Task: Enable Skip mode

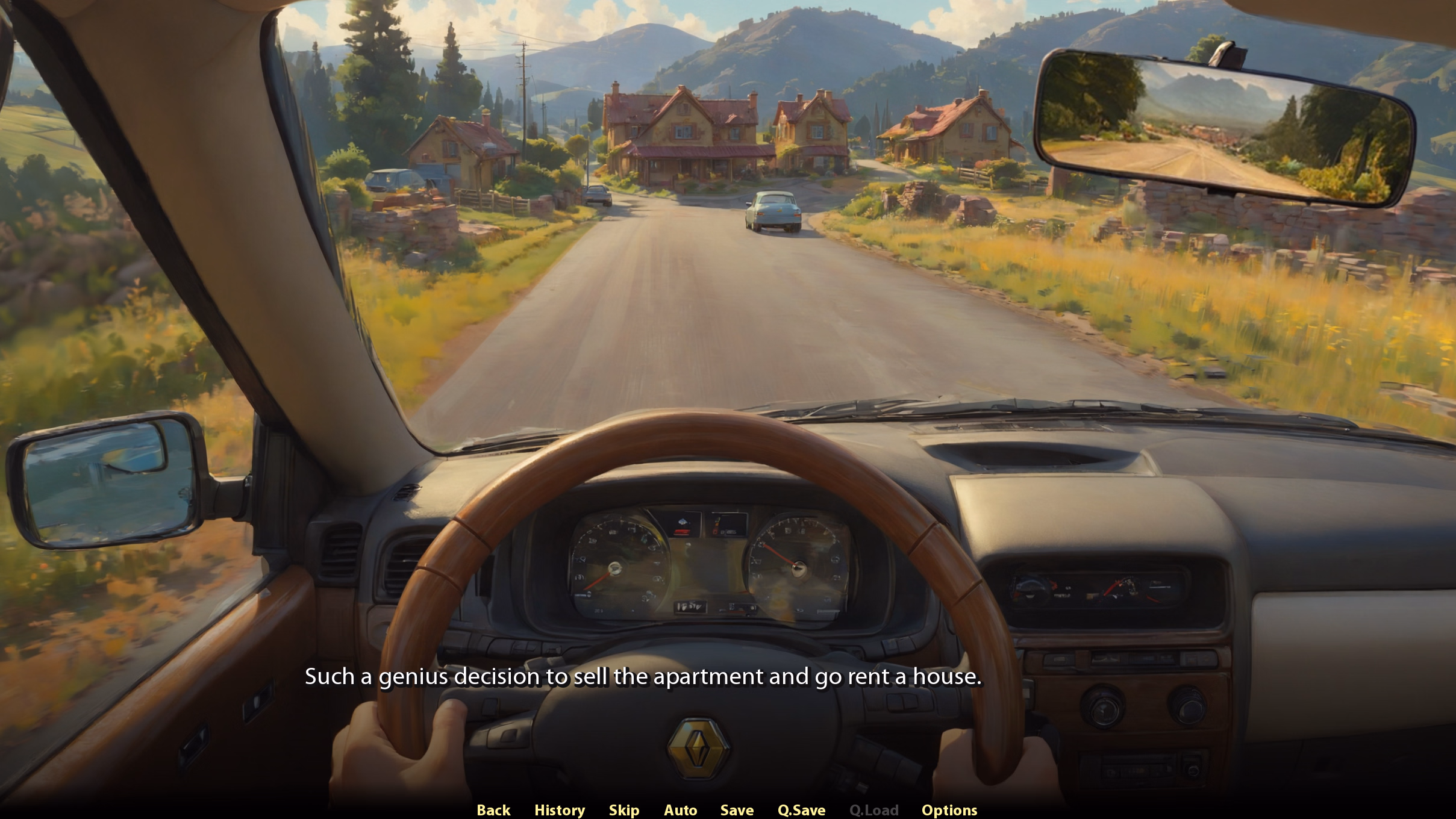Action: pyautogui.click(x=624, y=810)
